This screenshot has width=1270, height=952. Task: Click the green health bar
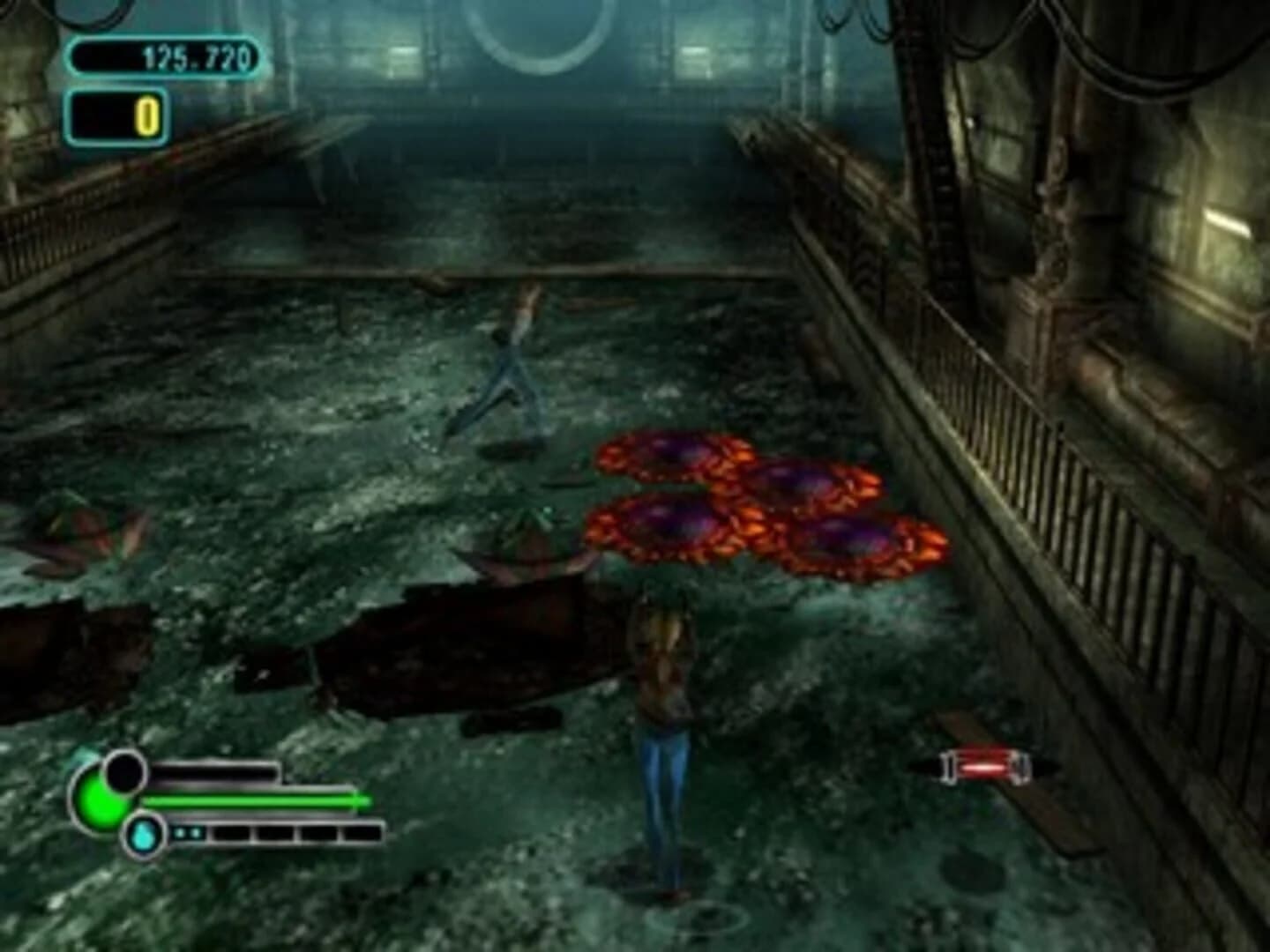coord(251,800)
